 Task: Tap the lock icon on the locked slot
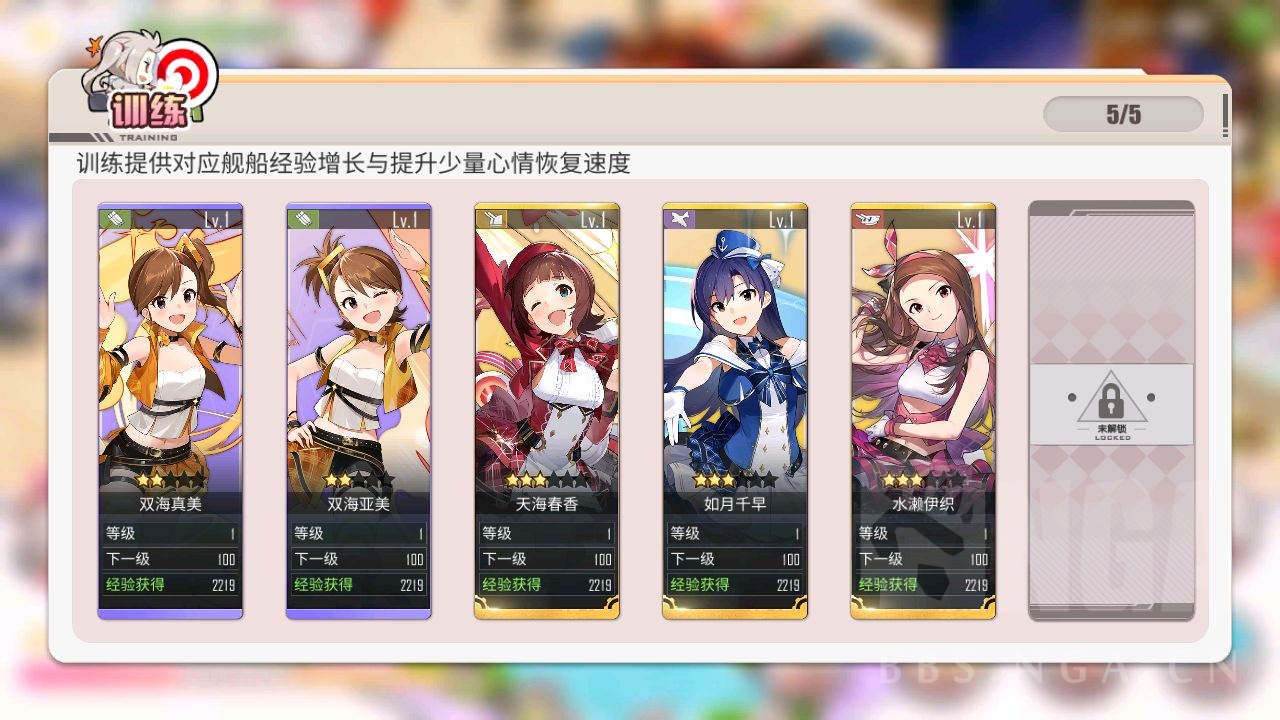coord(1113,400)
